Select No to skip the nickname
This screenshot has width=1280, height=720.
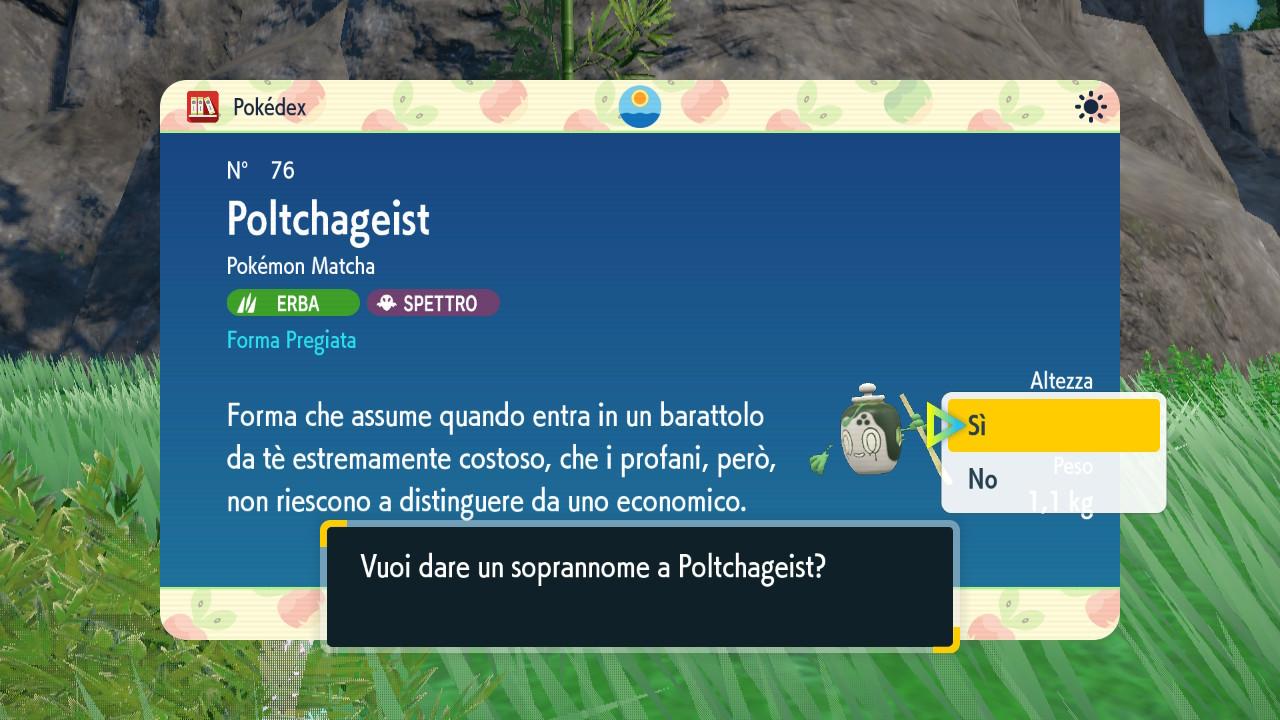click(1052, 480)
